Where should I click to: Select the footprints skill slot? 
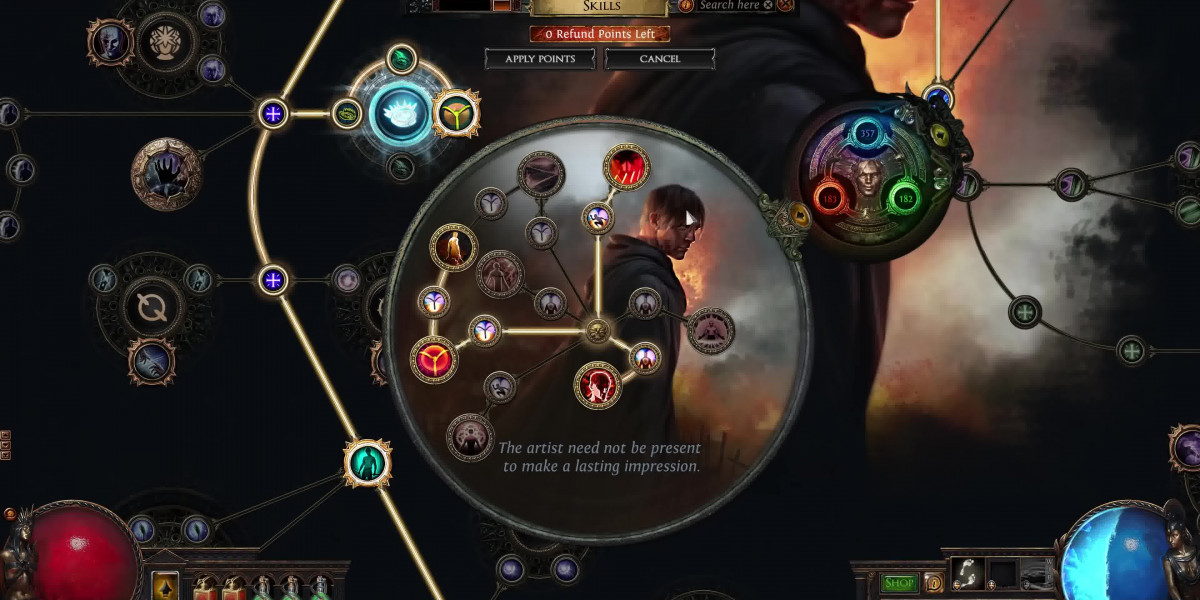point(967,575)
